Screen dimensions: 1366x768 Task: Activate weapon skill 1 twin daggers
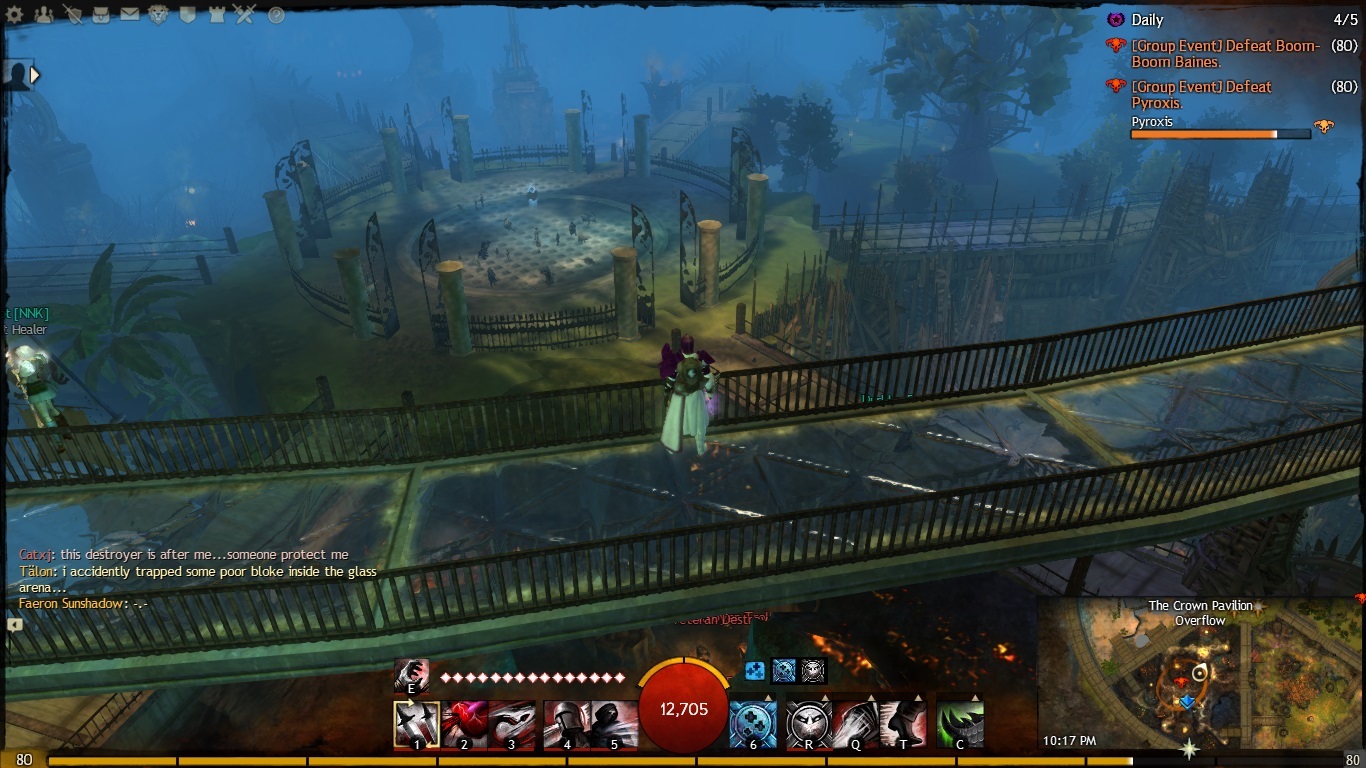(417, 724)
